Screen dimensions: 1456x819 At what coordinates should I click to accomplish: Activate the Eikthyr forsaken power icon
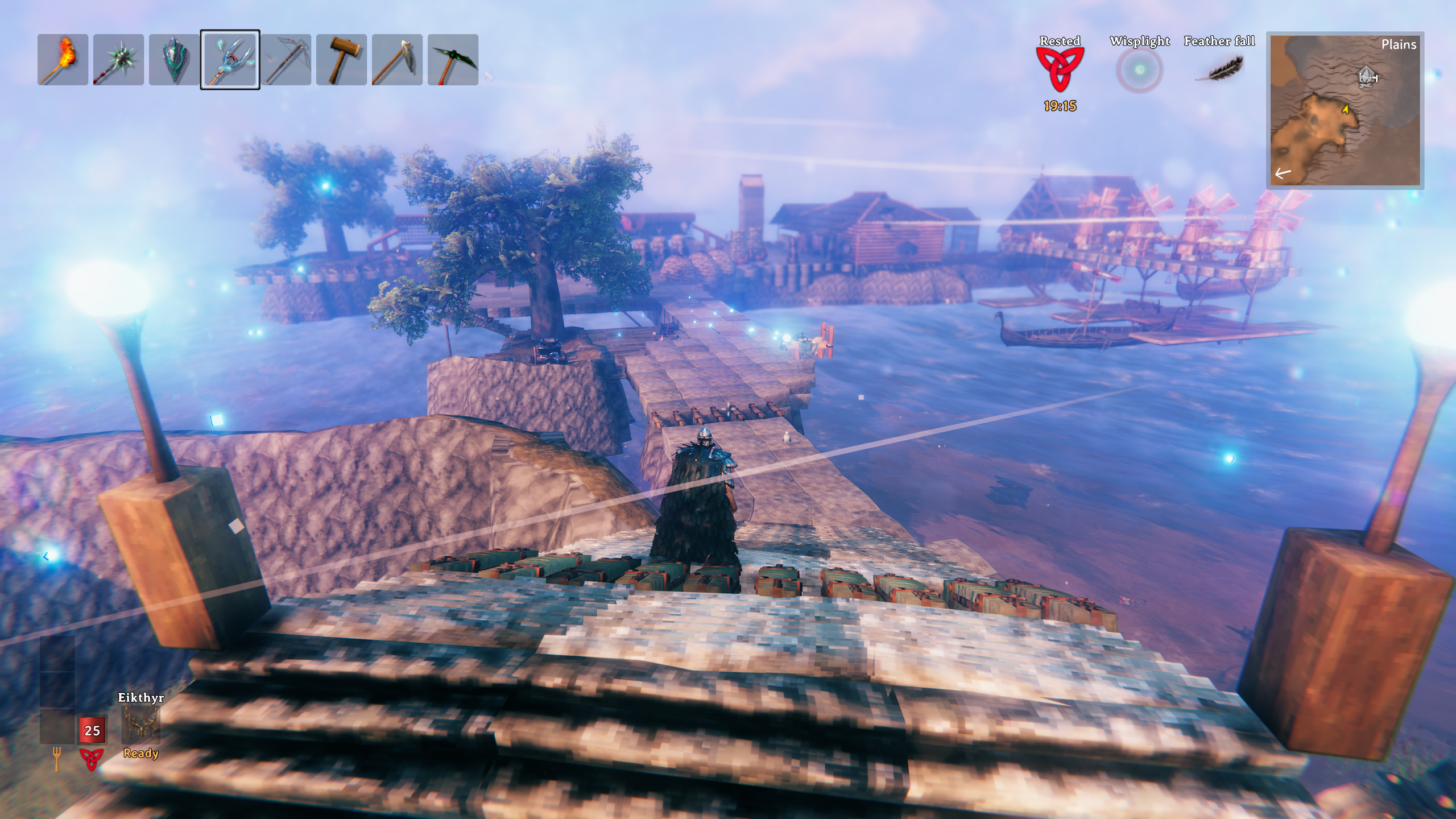pyautogui.click(x=140, y=725)
